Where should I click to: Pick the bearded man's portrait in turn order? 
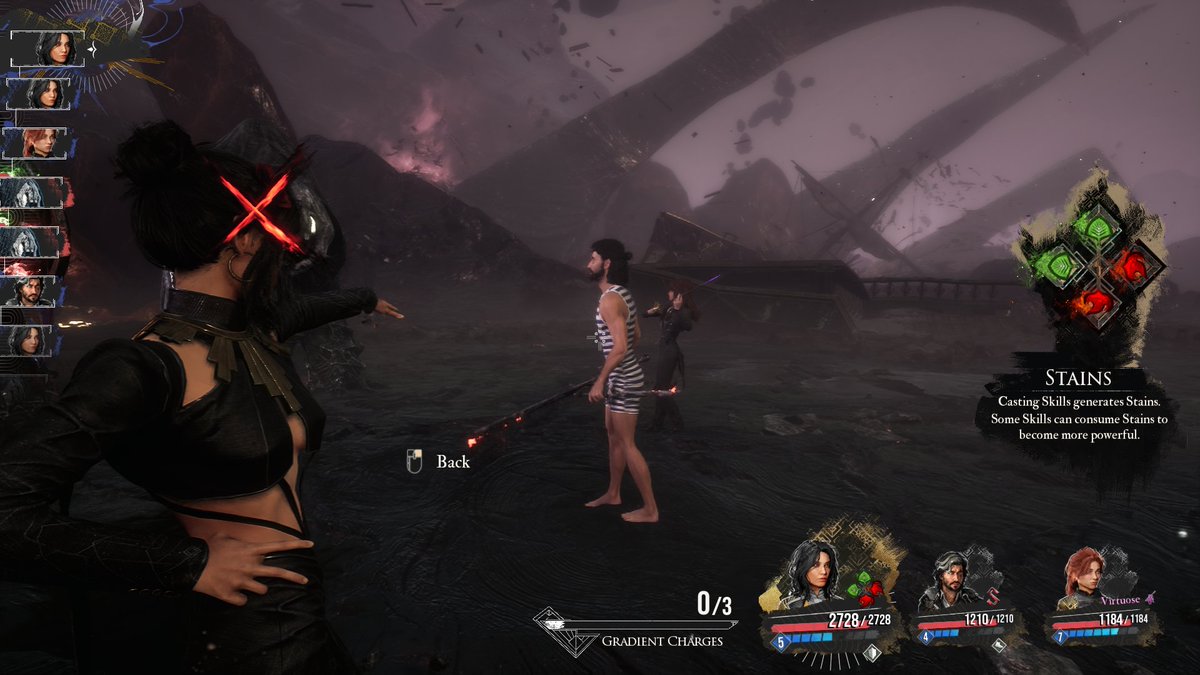tap(36, 290)
